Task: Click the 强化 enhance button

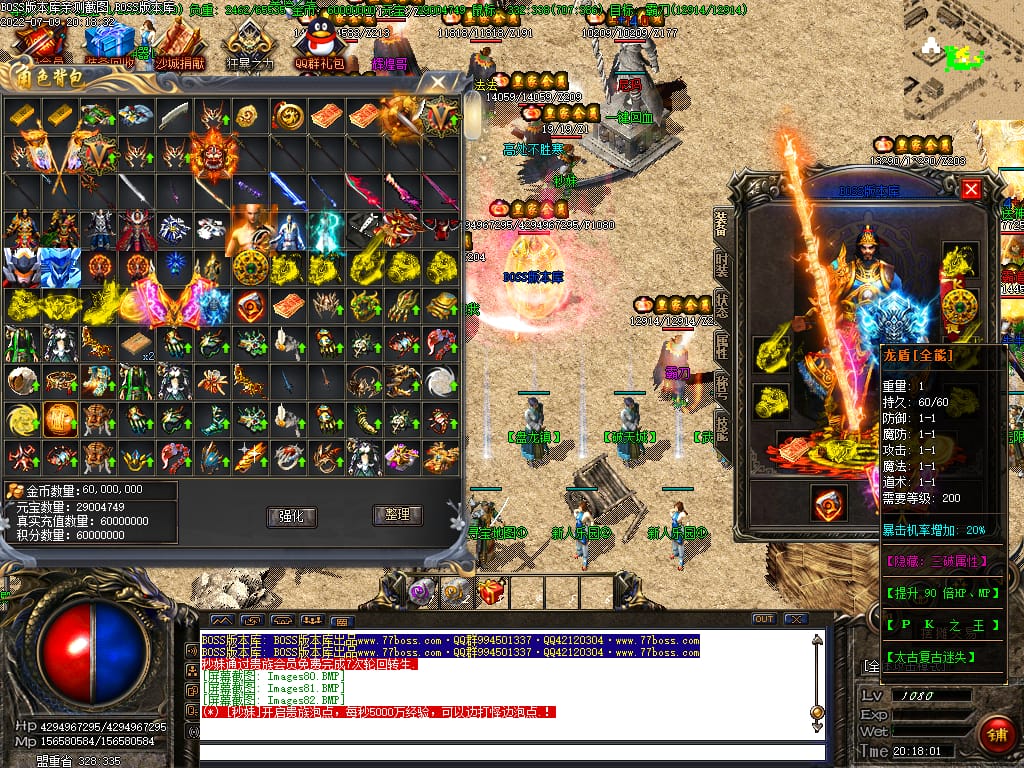Action: point(291,516)
